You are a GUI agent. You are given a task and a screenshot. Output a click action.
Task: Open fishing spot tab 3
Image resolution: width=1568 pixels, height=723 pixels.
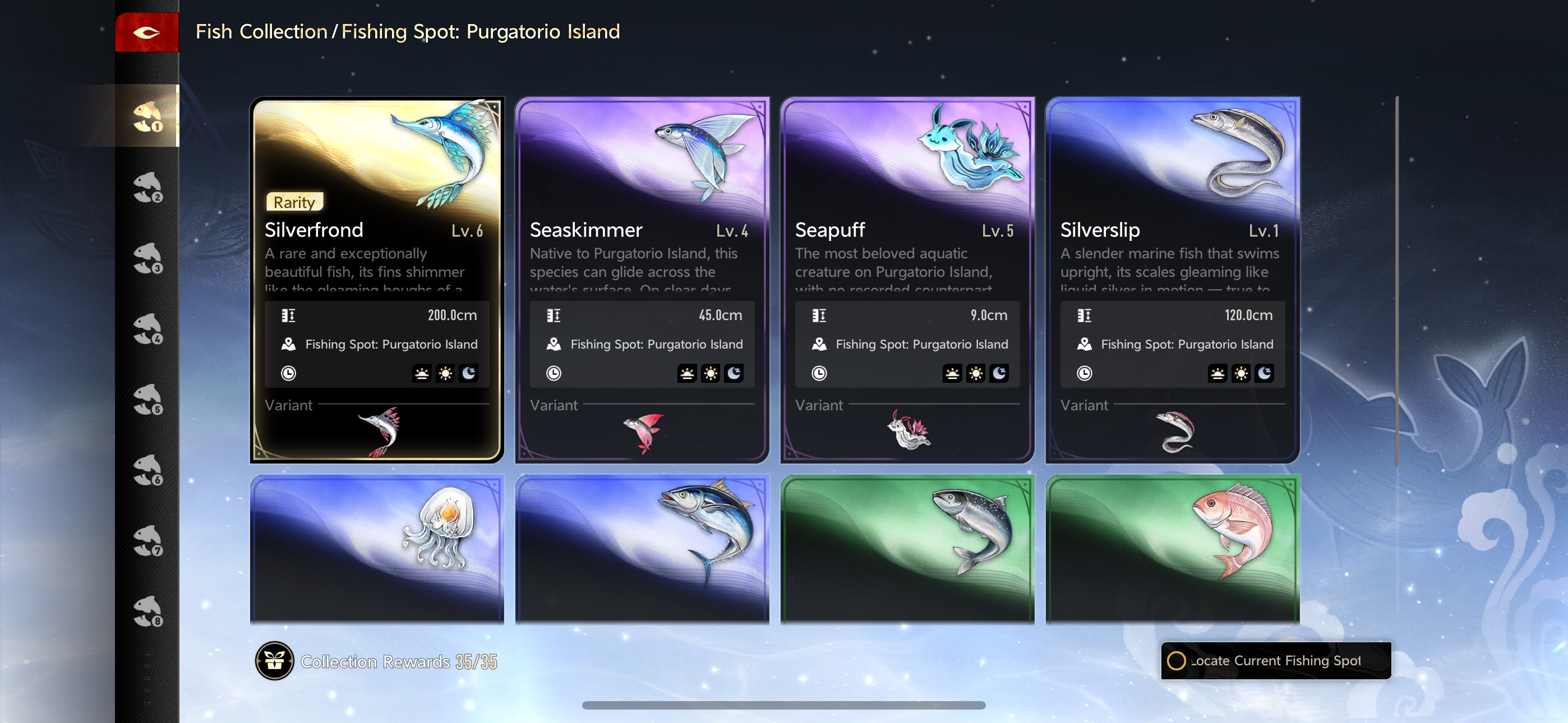pyautogui.click(x=147, y=257)
